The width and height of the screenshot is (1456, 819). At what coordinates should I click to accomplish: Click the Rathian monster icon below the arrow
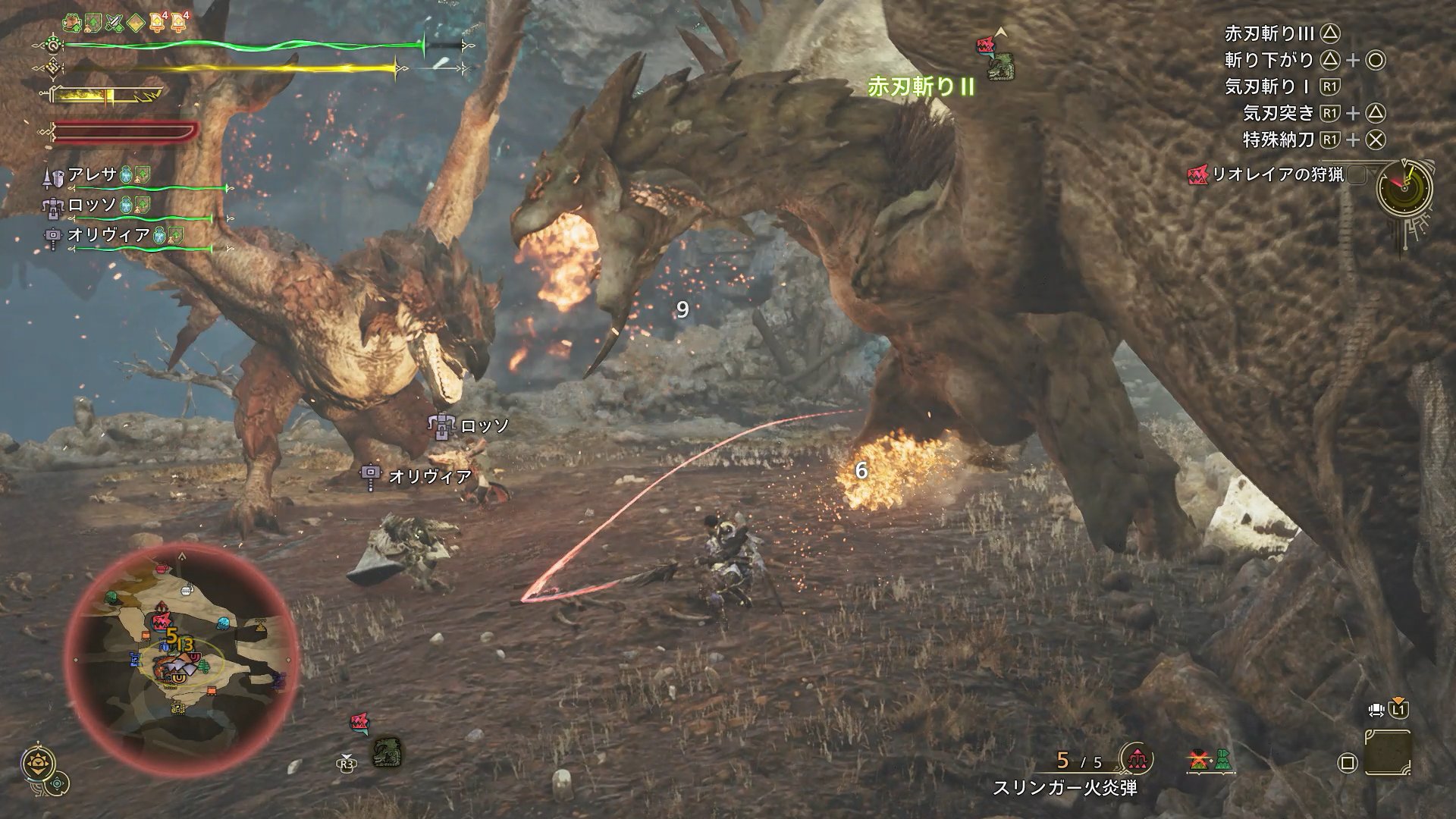(1000, 67)
